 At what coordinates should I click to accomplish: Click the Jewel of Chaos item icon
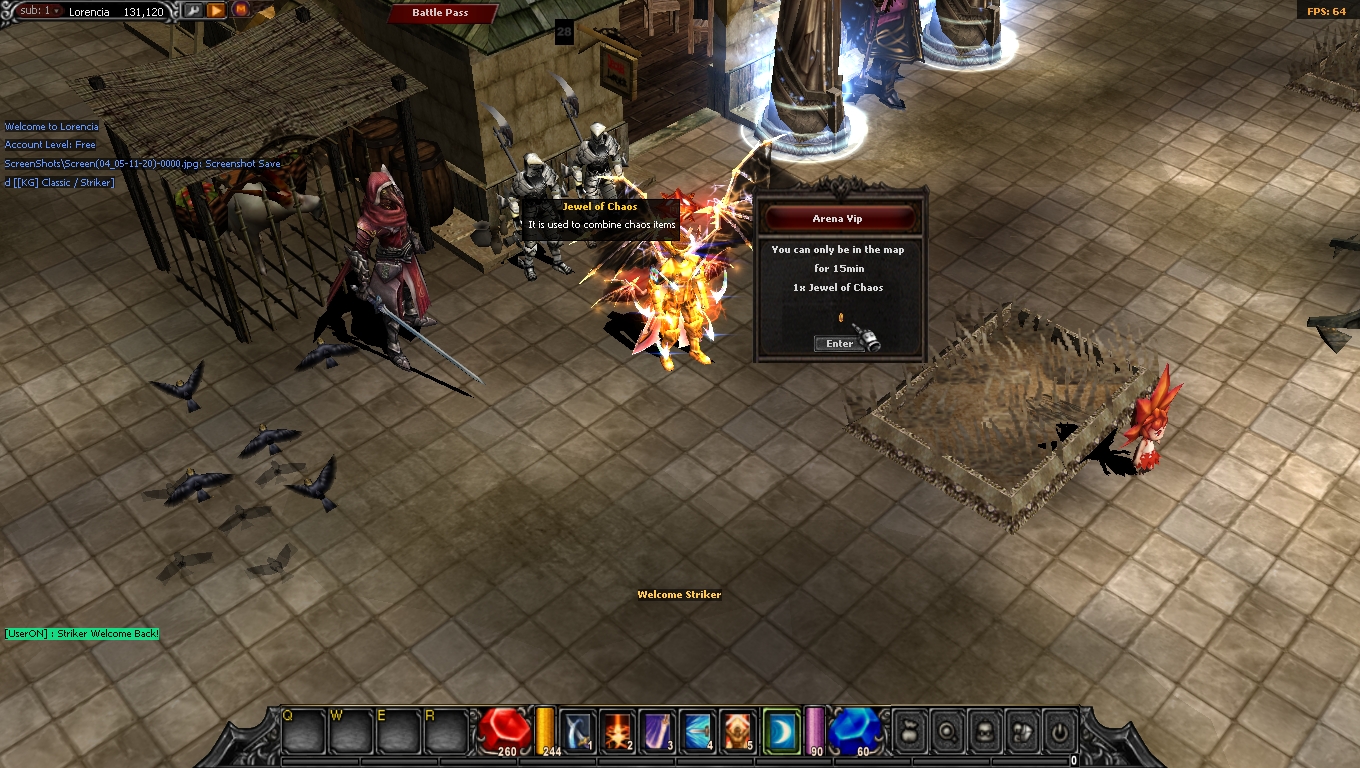(x=841, y=319)
